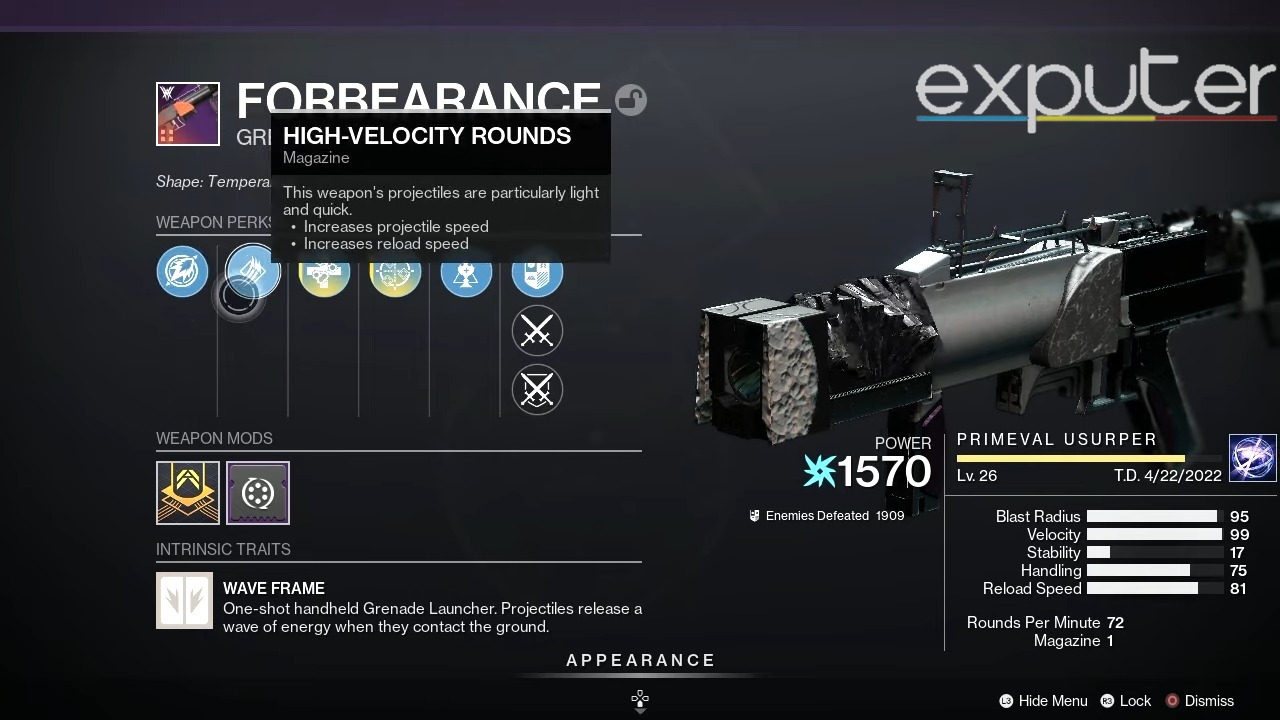Open the empty circular mod socket
Image resolution: width=1280 pixels, height=720 pixels.
point(258,492)
